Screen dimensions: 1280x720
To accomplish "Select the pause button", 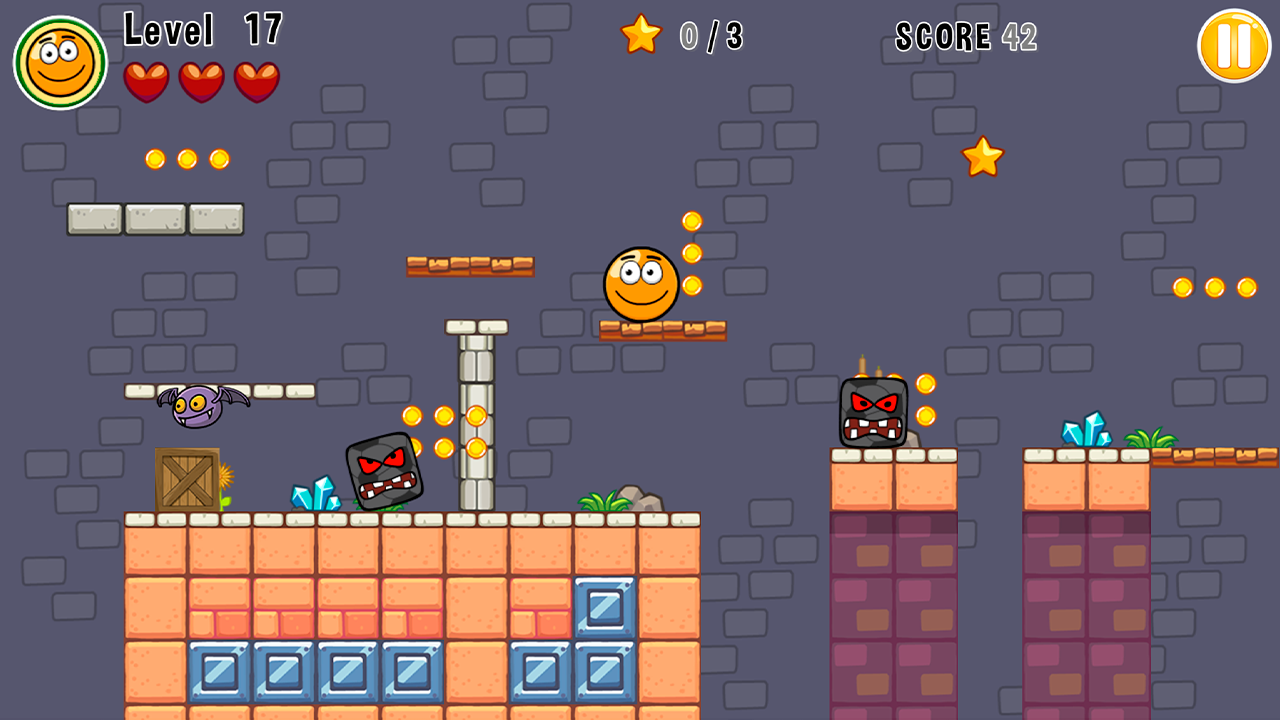I will click(1232, 45).
